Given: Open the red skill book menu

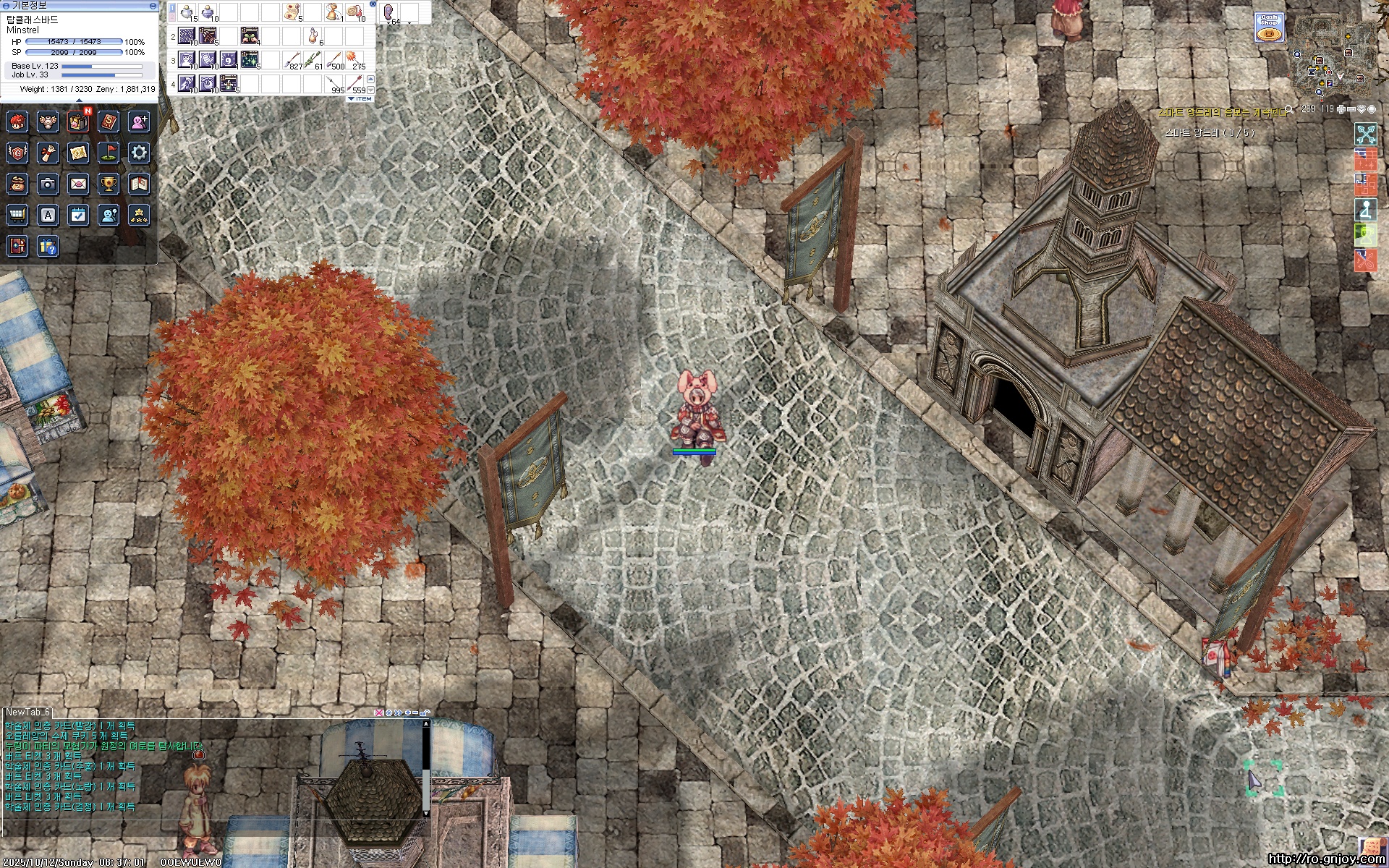Looking at the screenshot, I should [109, 122].
